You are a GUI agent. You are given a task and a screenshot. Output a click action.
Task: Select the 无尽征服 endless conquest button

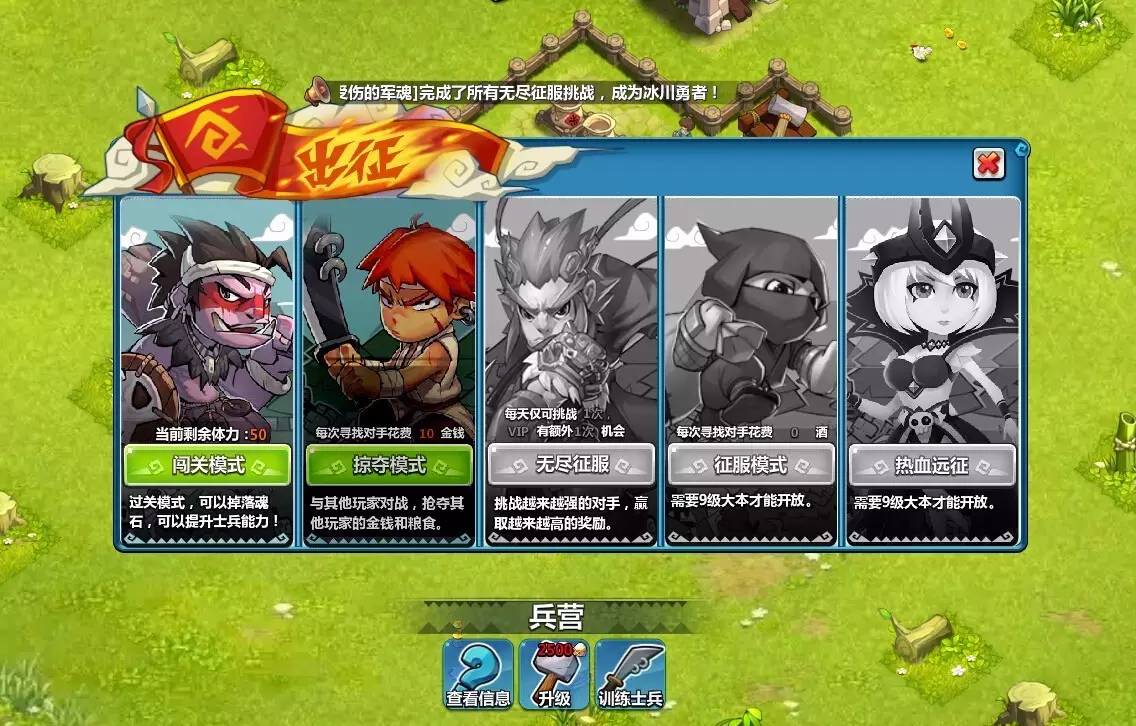pos(571,465)
